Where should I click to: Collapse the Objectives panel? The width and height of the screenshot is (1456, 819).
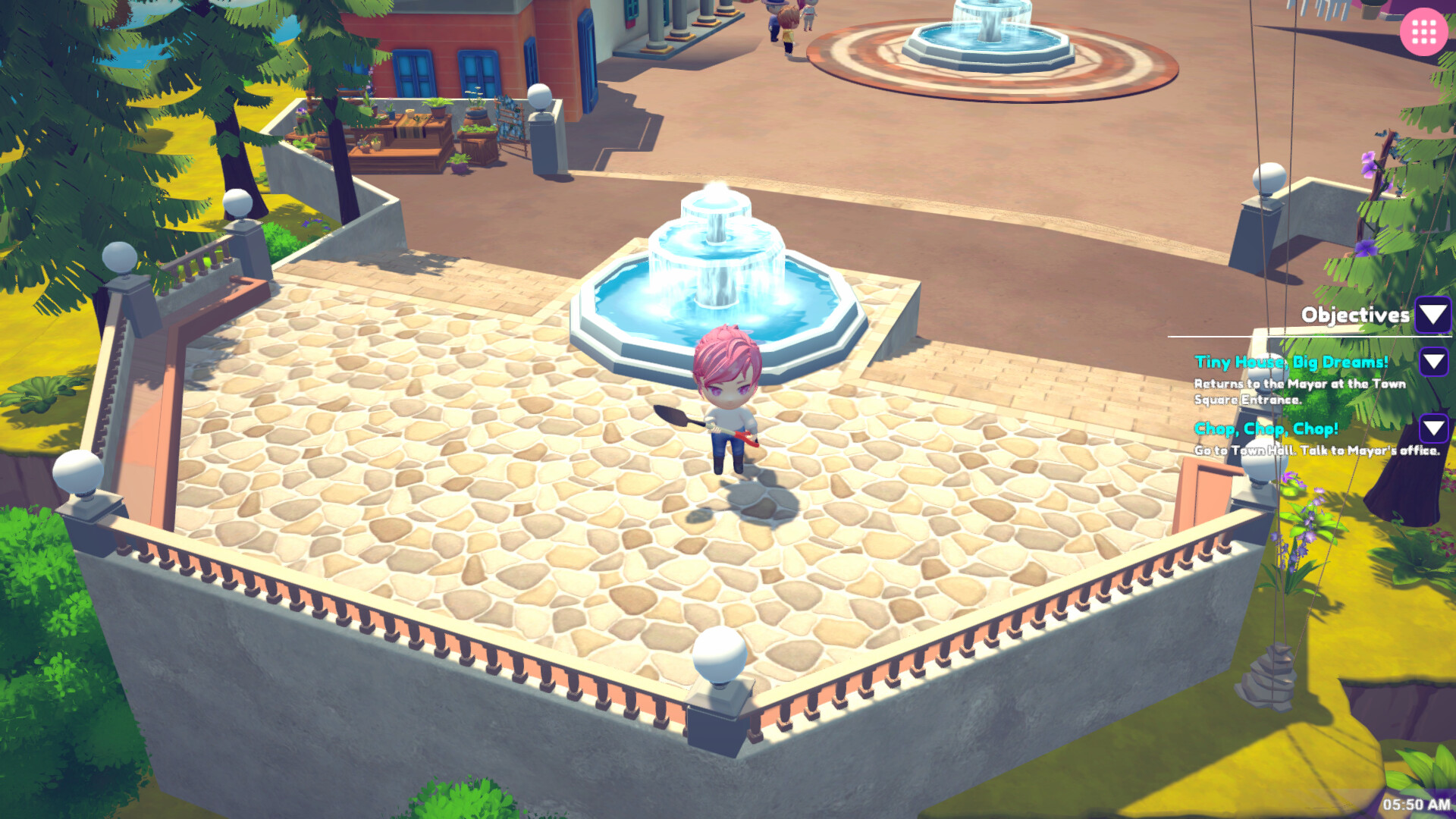point(1432,315)
